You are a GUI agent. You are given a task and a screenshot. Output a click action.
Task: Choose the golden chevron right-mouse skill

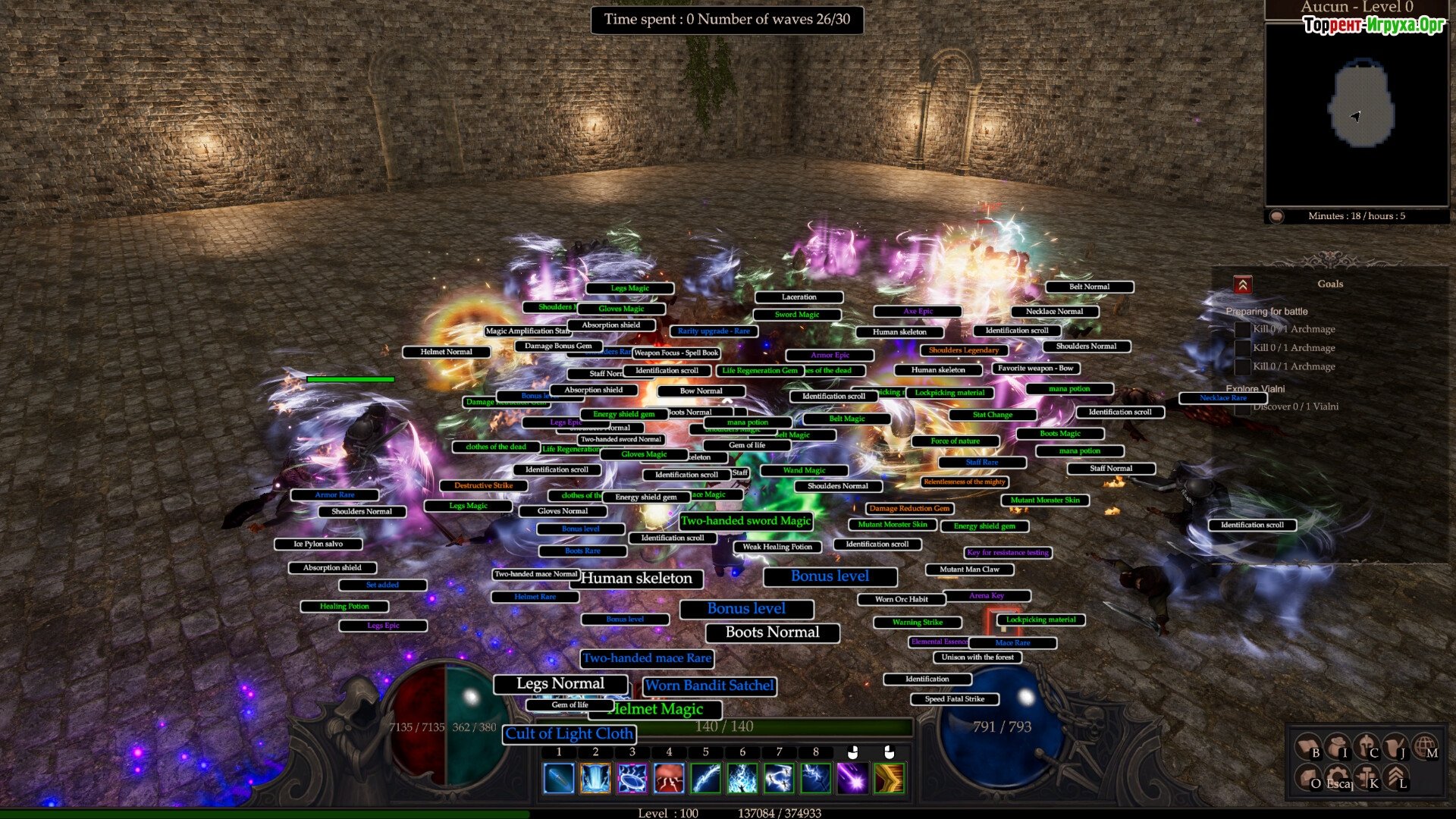pyautogui.click(x=889, y=779)
